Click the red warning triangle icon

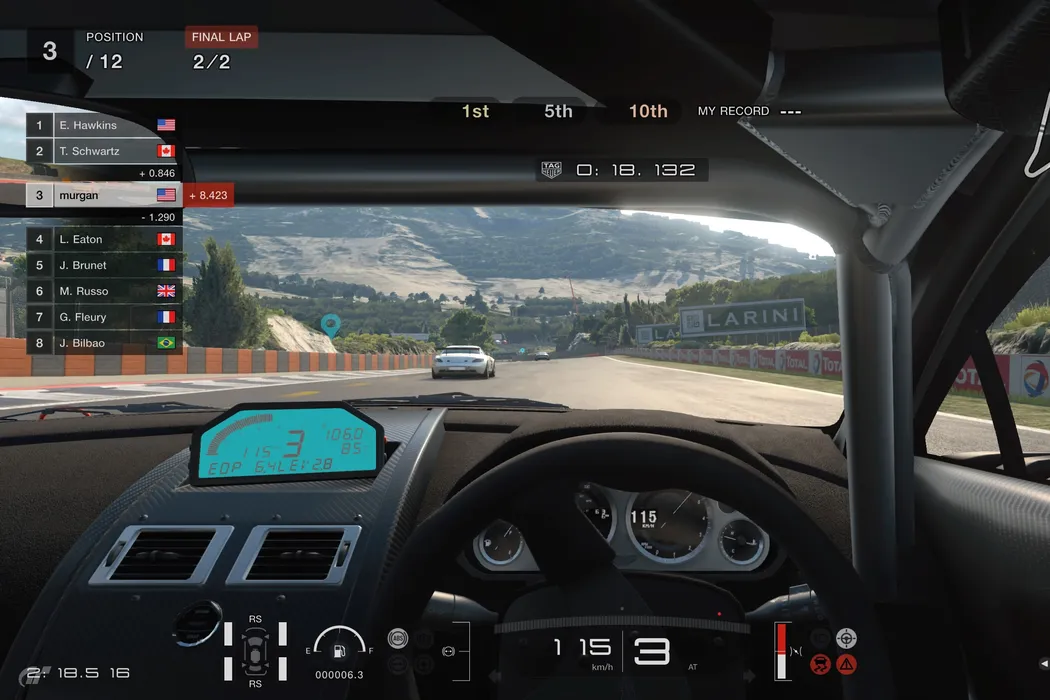click(847, 663)
